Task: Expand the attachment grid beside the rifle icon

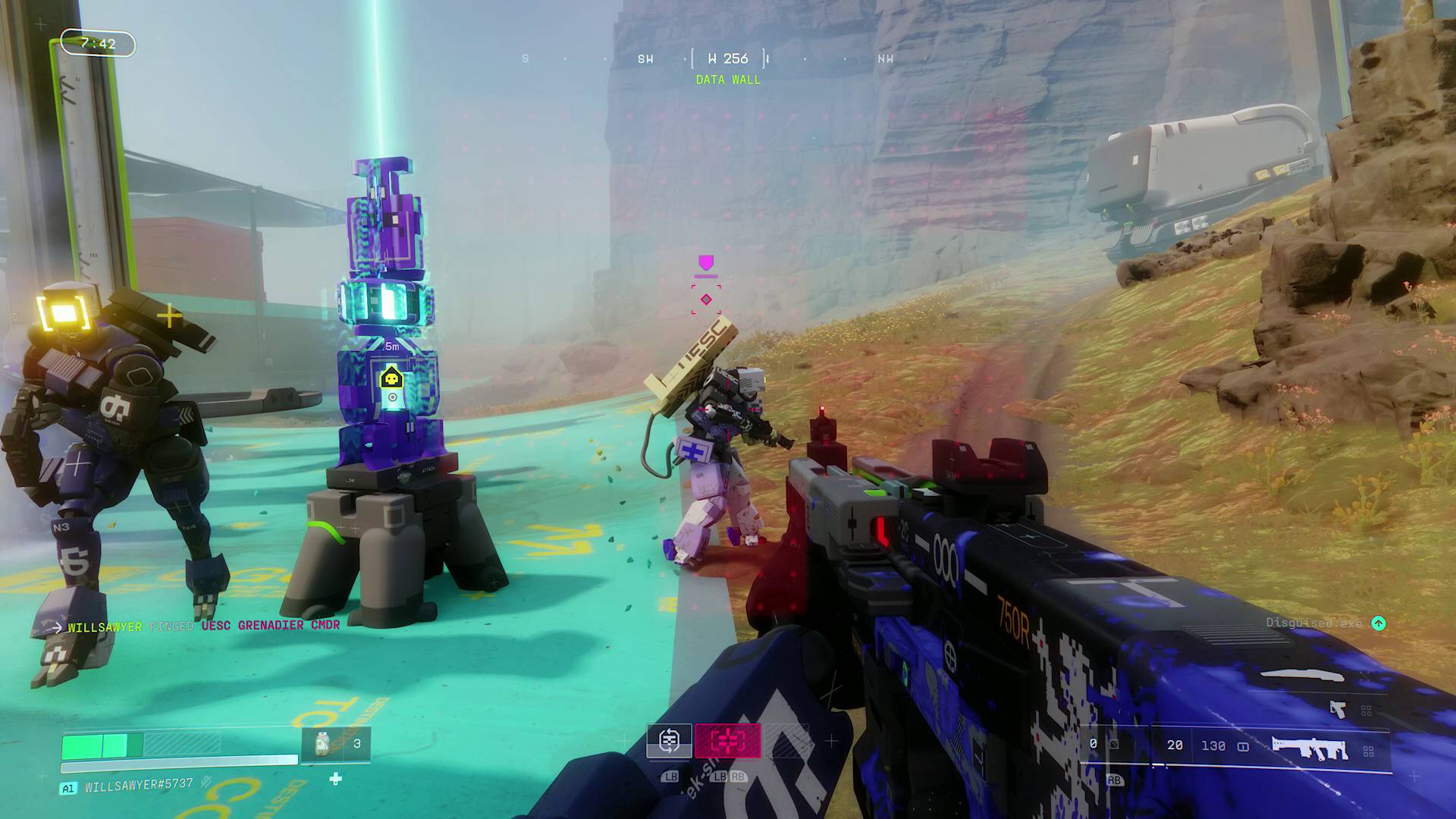Action: click(1368, 751)
